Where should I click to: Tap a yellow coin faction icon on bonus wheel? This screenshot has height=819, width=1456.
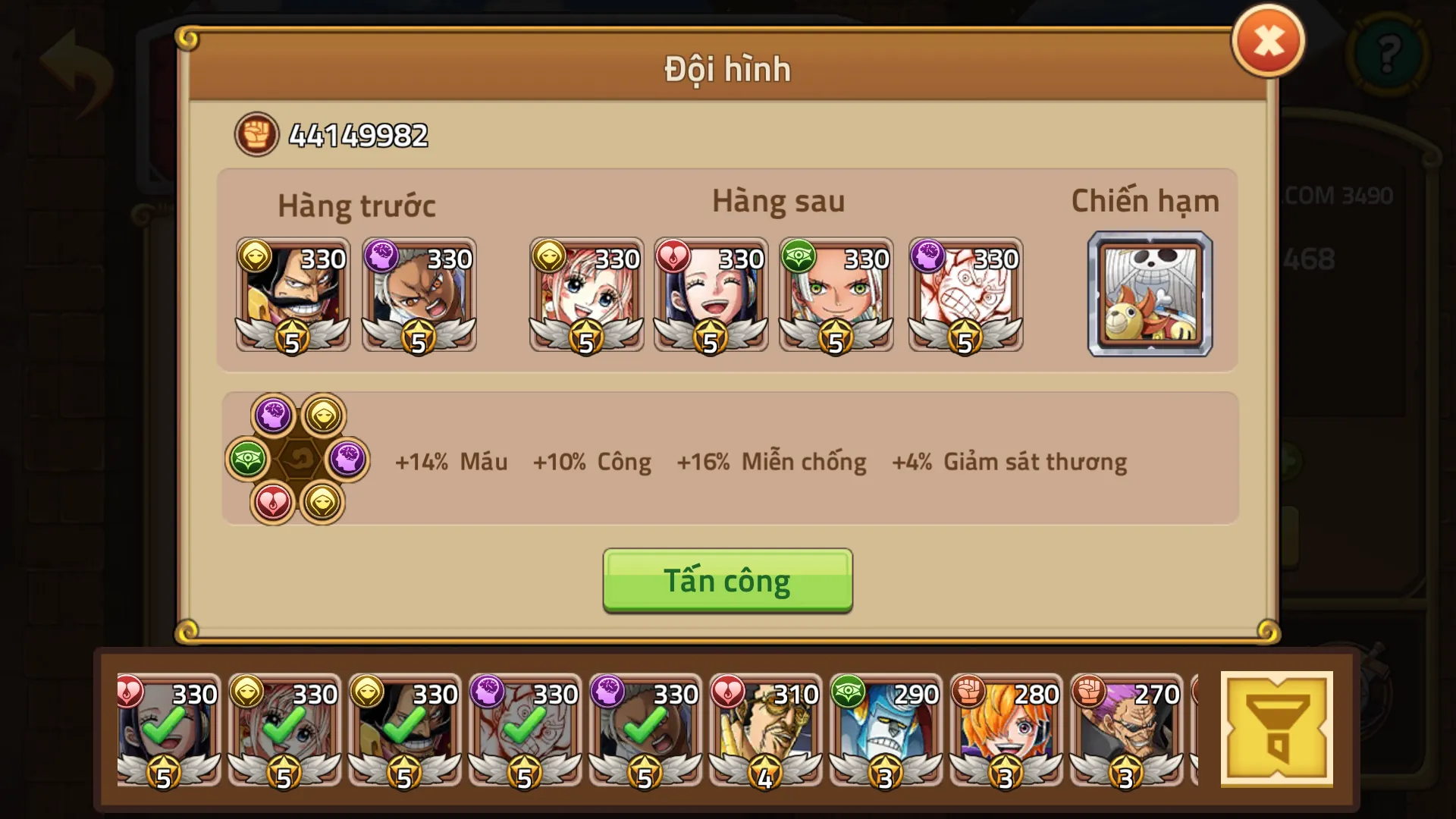point(325,415)
